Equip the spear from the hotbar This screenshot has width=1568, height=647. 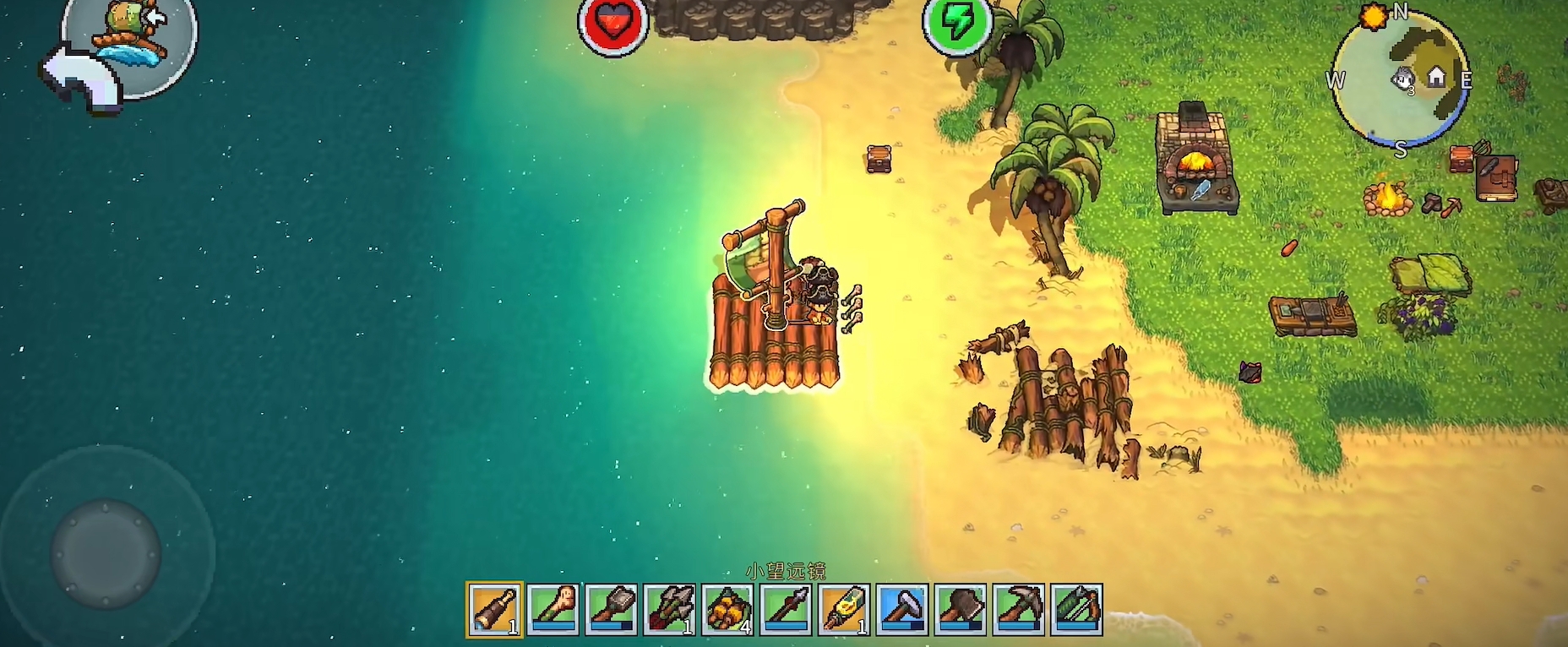point(786,609)
